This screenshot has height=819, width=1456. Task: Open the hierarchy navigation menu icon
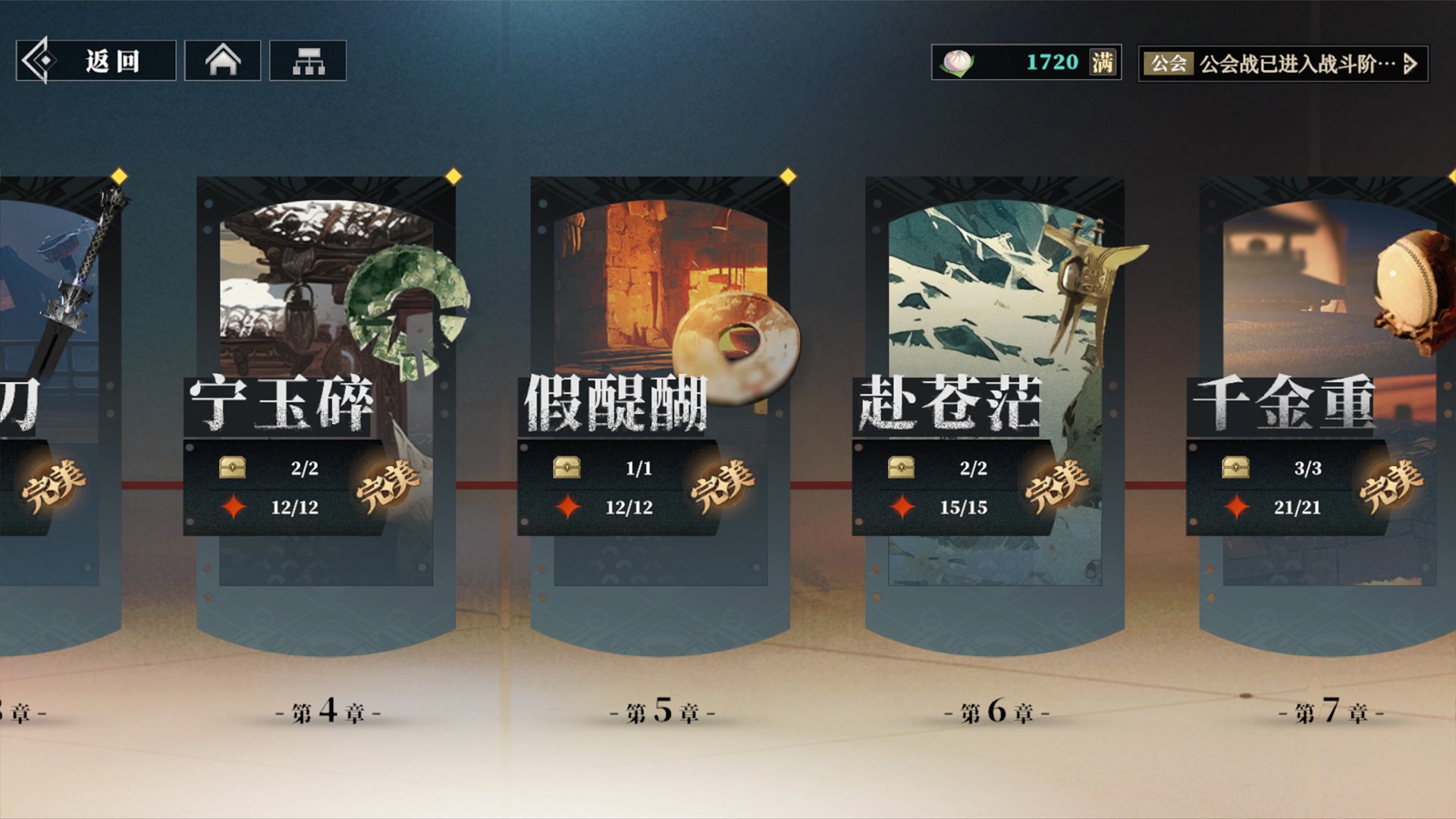(308, 61)
